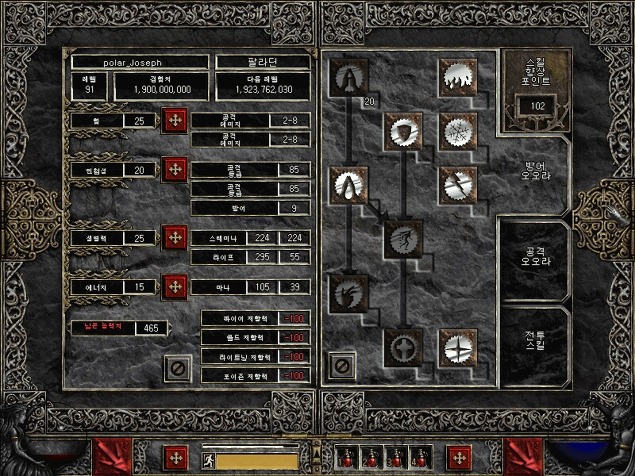Select the Redemption aura skill icon
This screenshot has height=476, width=635.
click(x=404, y=347)
